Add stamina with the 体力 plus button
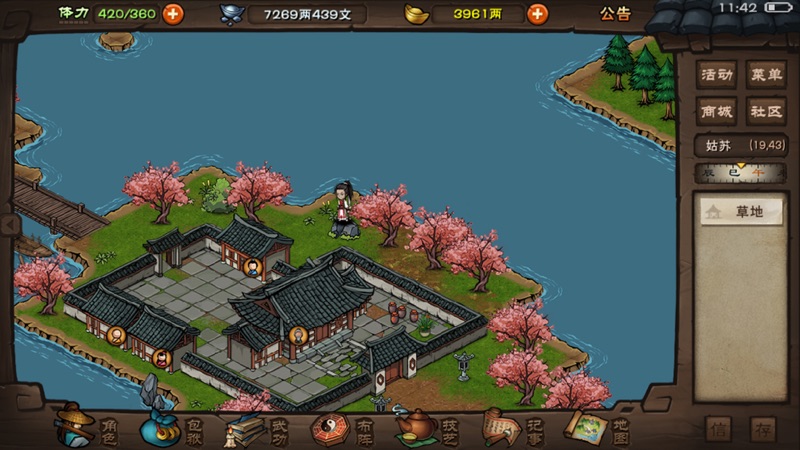This screenshot has height=450, width=800. point(173,14)
